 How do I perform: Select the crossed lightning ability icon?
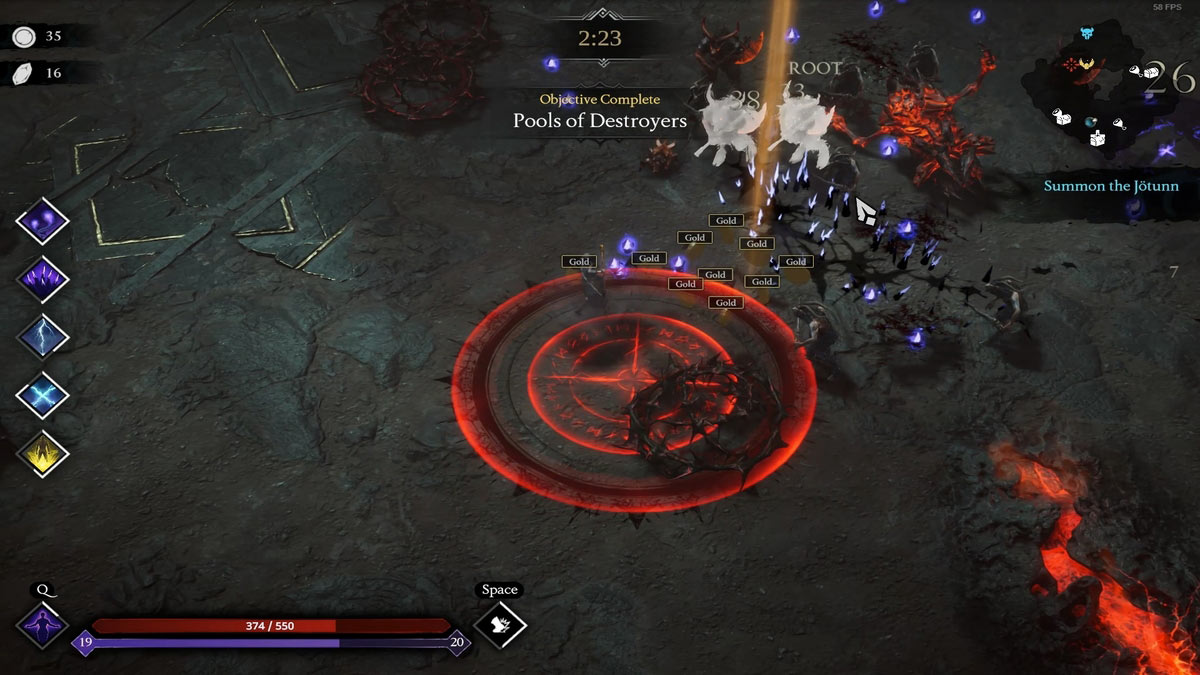[x=43, y=395]
